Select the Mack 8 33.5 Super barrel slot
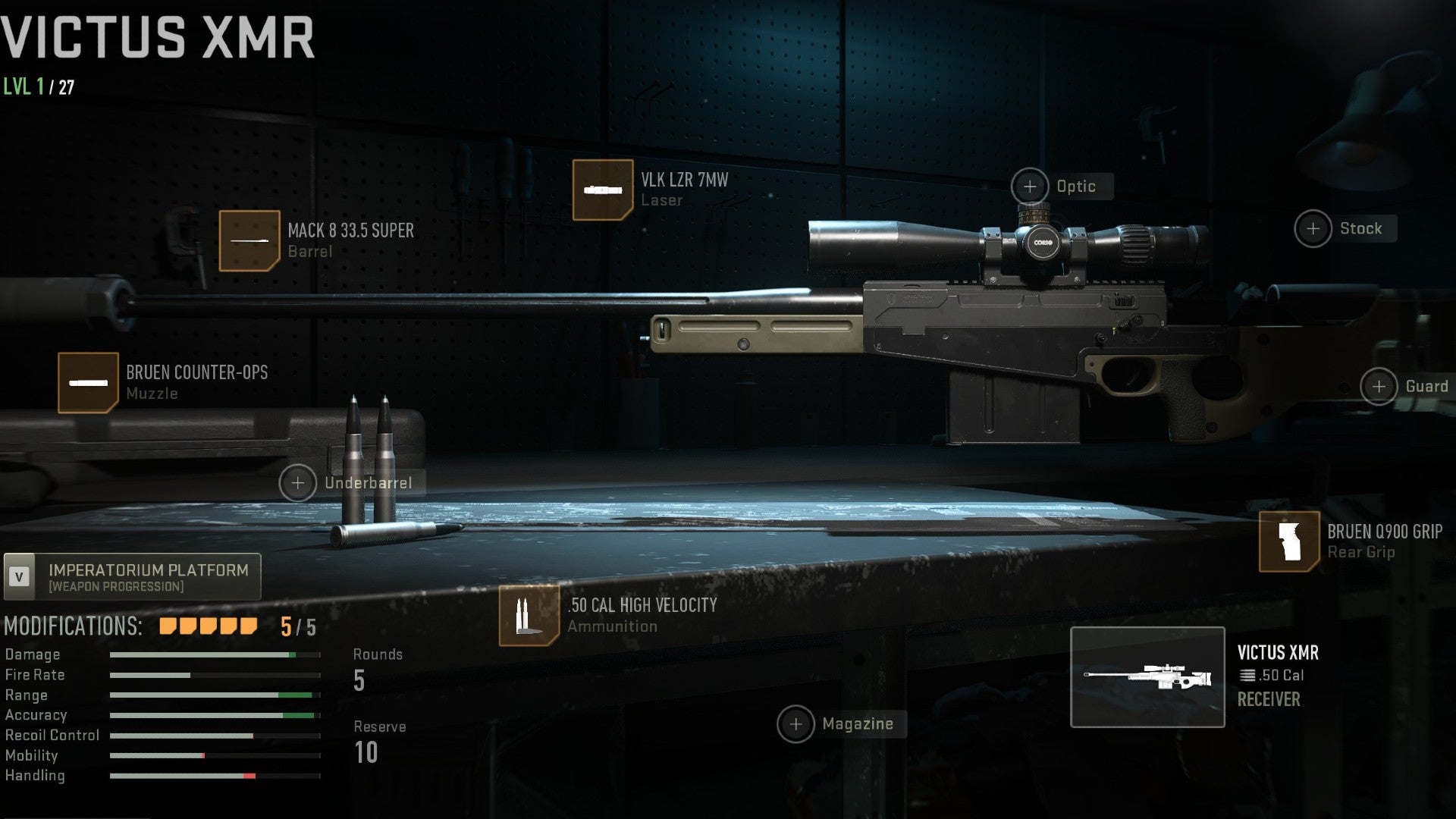The height and width of the screenshot is (819, 1456). [249, 240]
